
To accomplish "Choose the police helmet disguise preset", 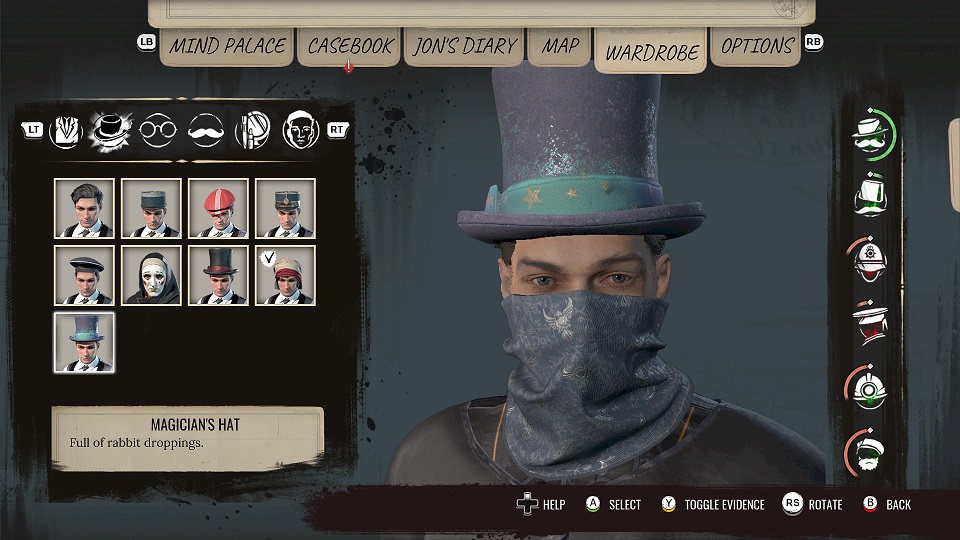I will [x=870, y=260].
